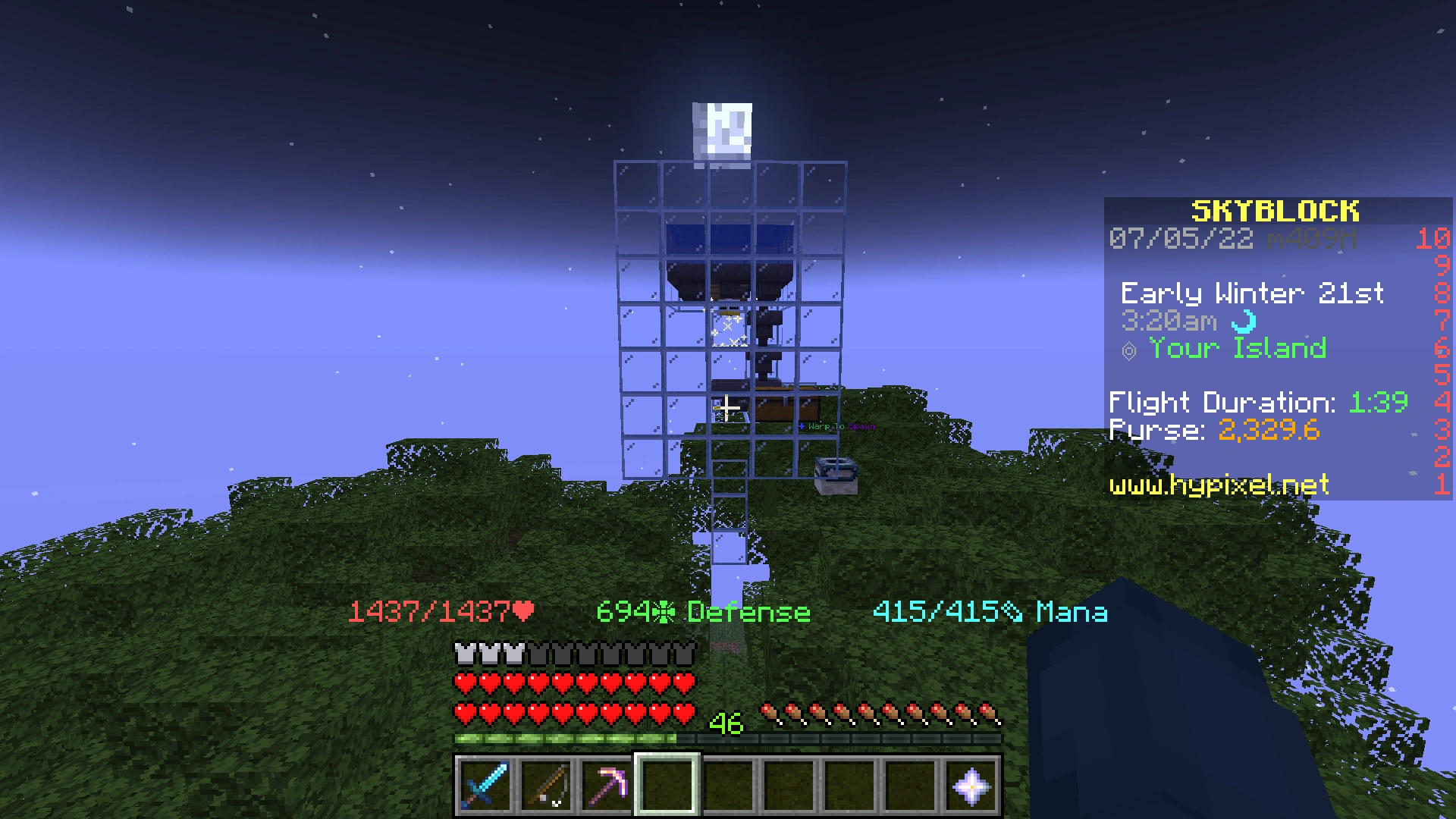Select the diamond sword in the hotbar
Screen dimensions: 1456x819
pos(485,786)
